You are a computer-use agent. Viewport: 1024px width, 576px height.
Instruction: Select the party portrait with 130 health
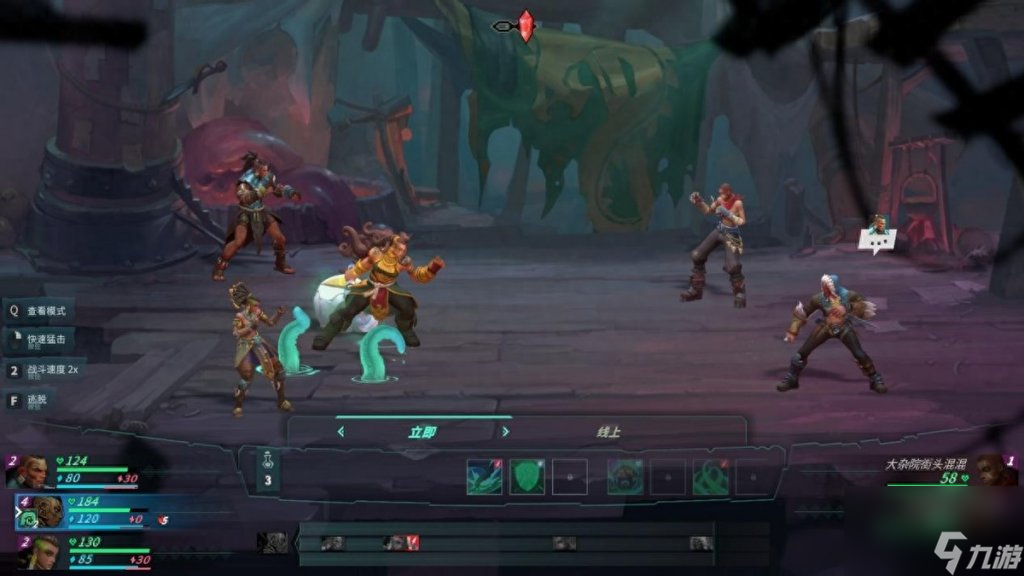click(x=38, y=552)
